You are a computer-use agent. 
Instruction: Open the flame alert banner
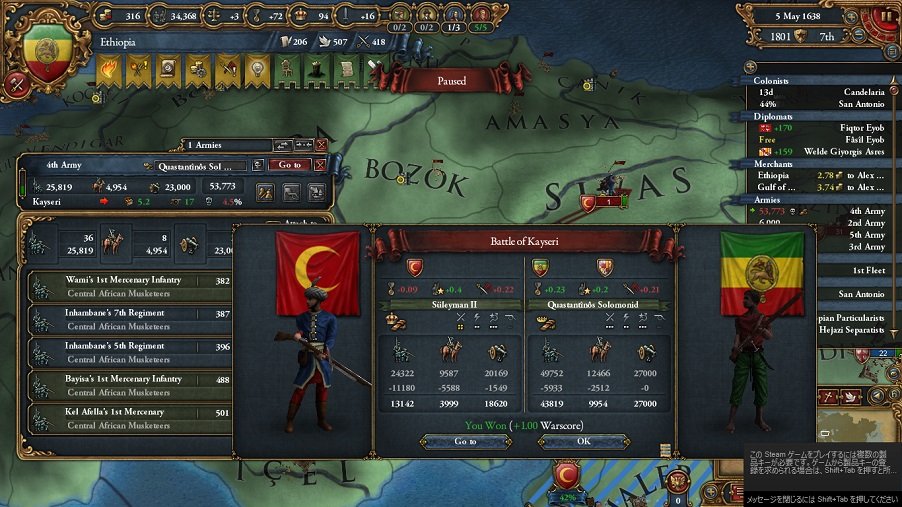(x=108, y=68)
